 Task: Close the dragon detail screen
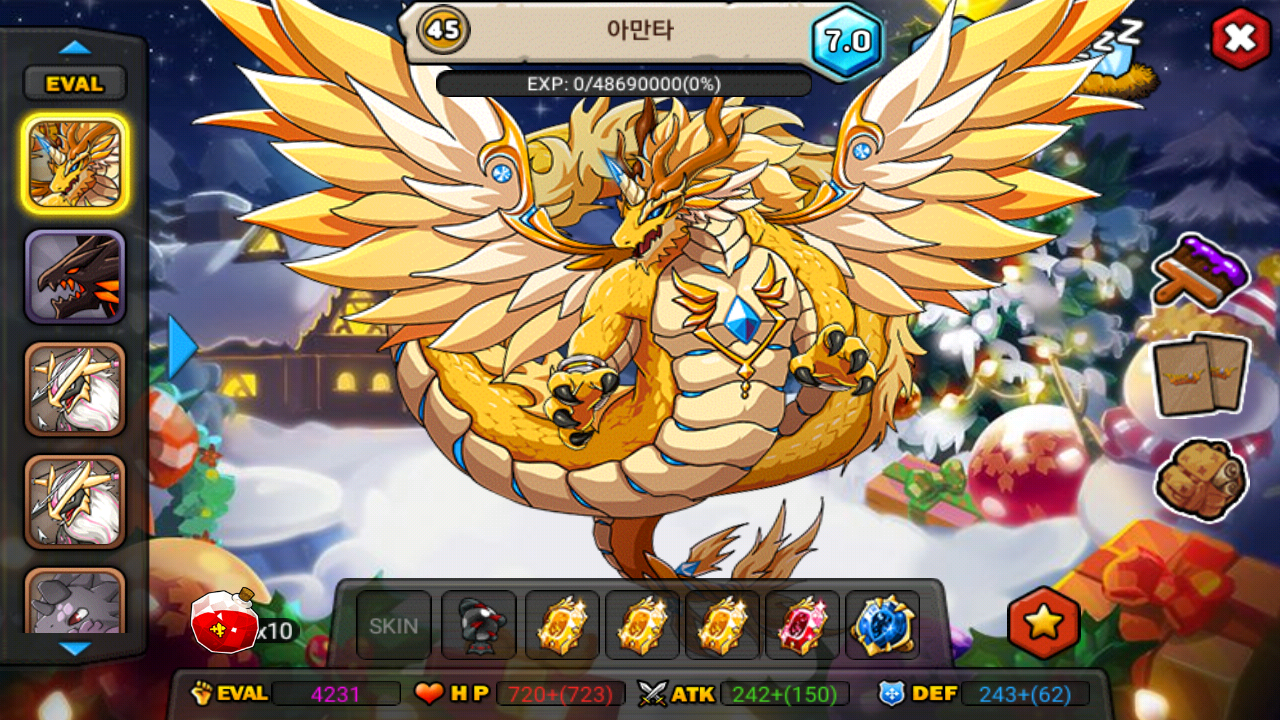click(x=1240, y=39)
